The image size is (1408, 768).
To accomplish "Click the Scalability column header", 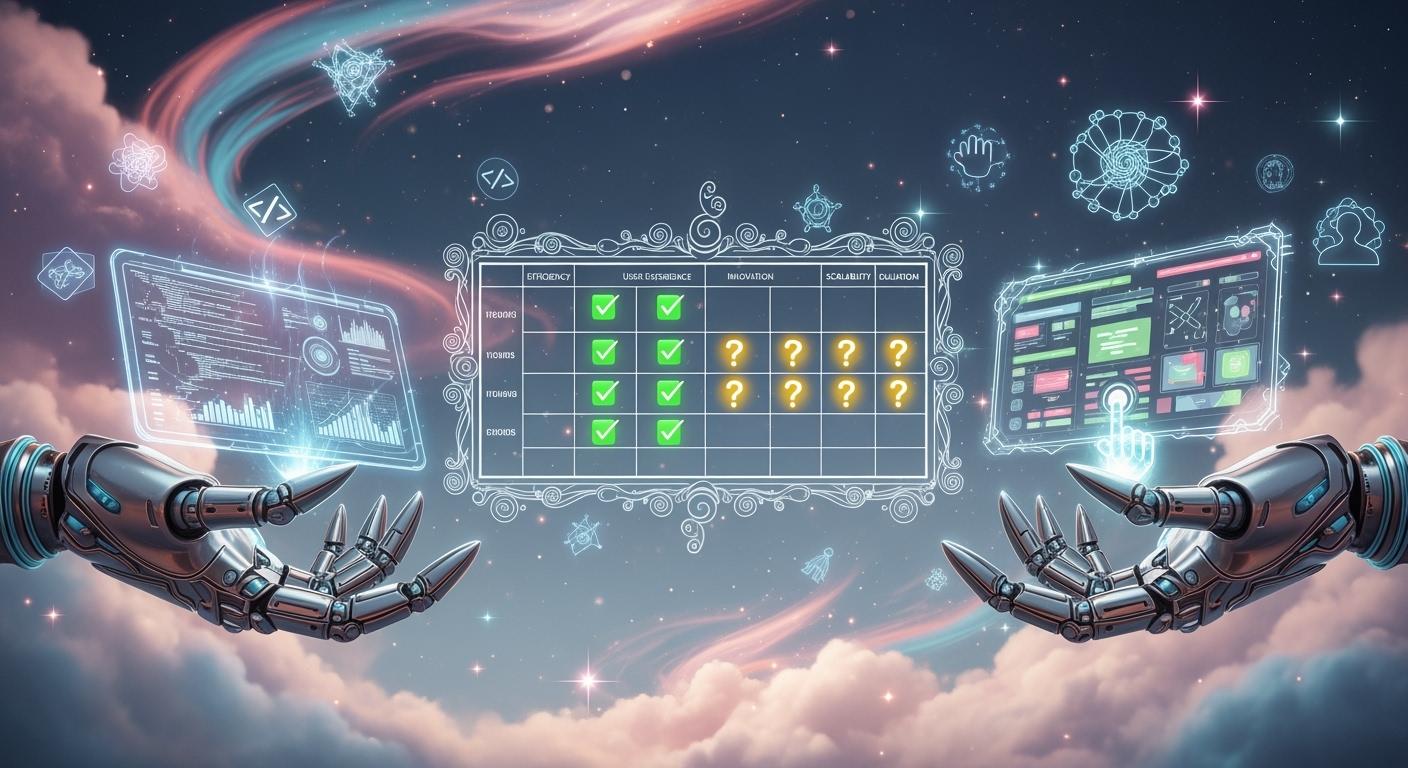I will point(847,275).
